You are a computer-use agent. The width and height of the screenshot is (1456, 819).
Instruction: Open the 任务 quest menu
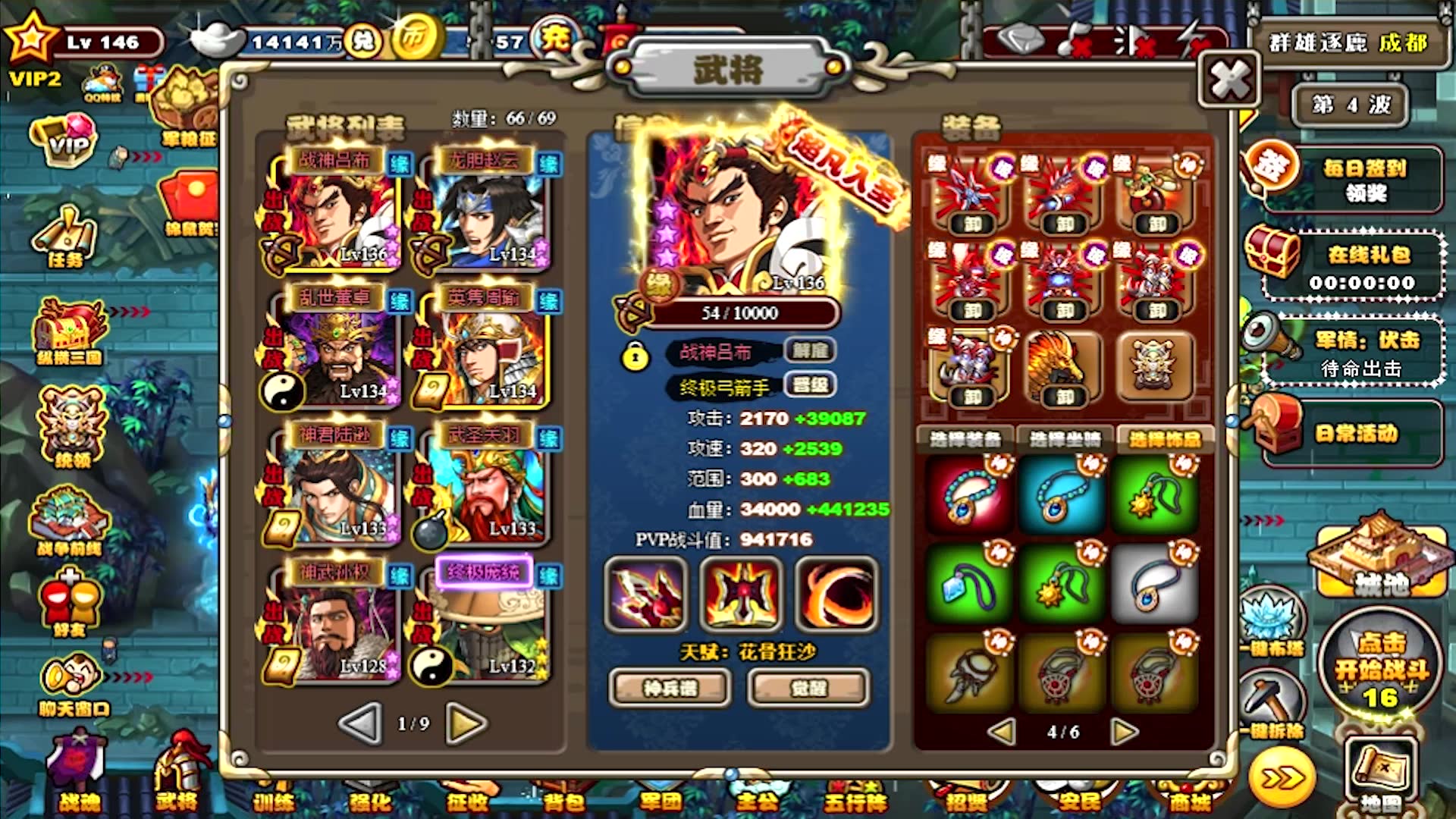coord(65,239)
